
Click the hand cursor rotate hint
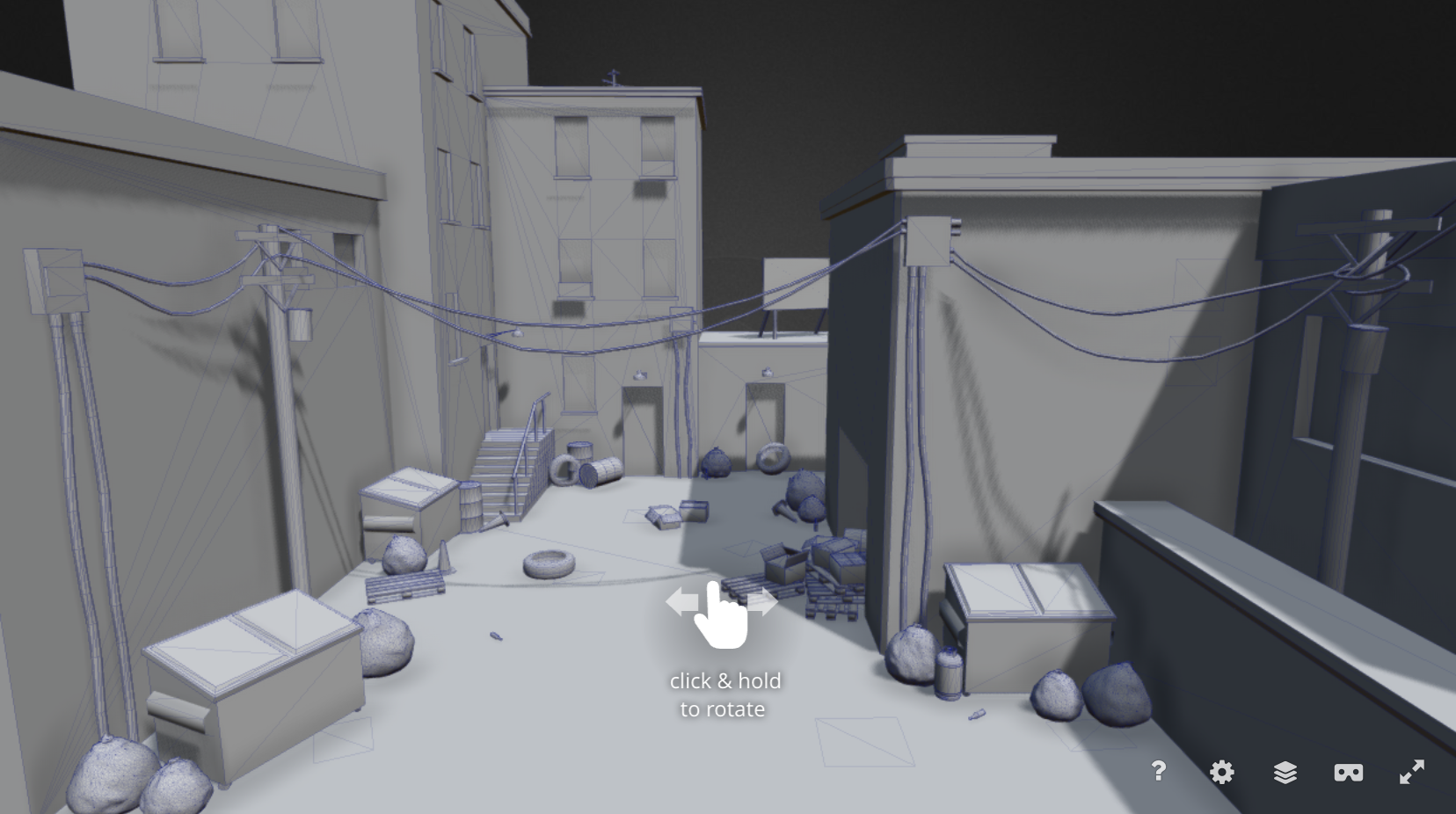pos(723,615)
